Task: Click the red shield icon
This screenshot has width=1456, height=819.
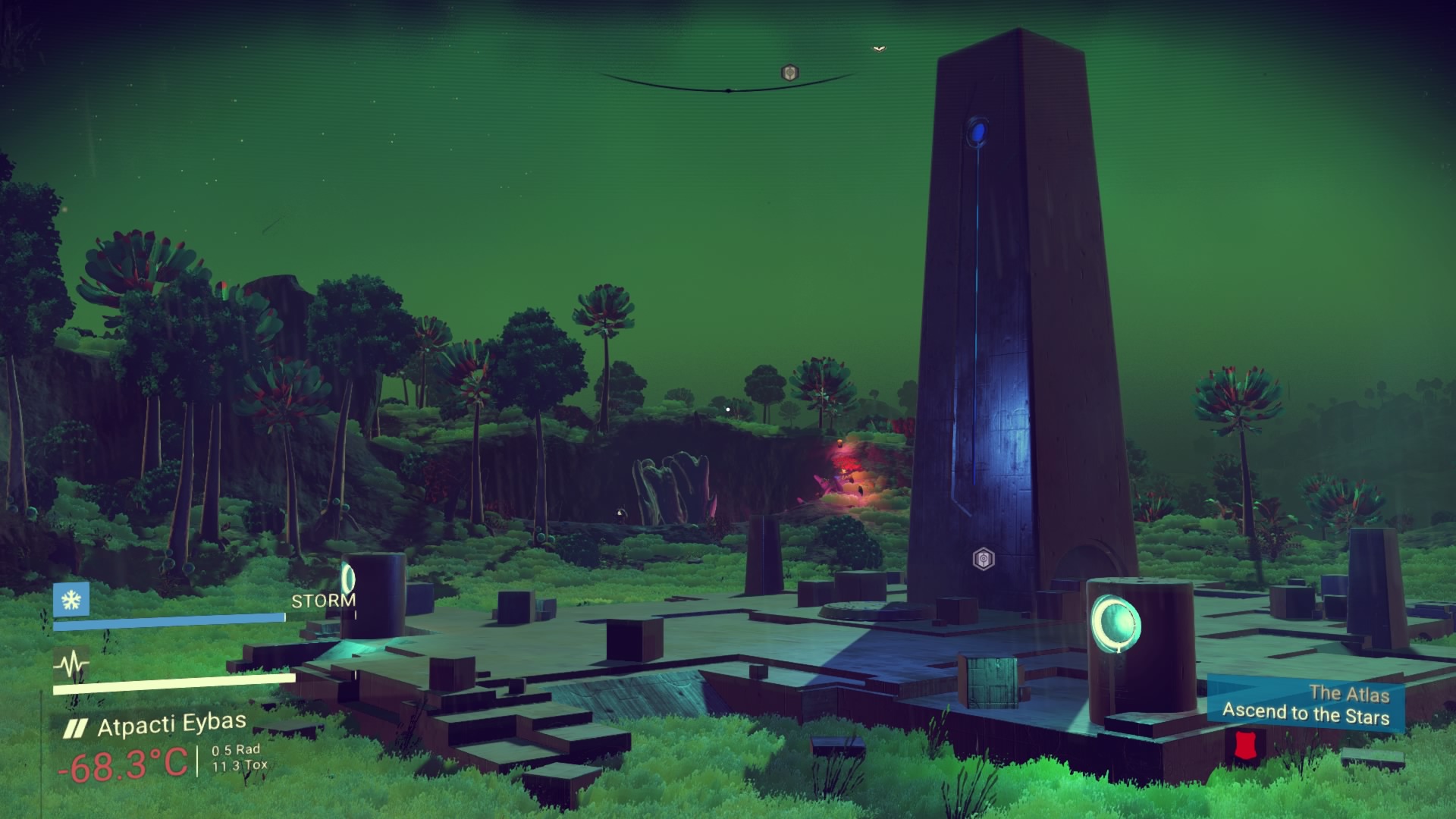Action: pyautogui.click(x=1242, y=745)
